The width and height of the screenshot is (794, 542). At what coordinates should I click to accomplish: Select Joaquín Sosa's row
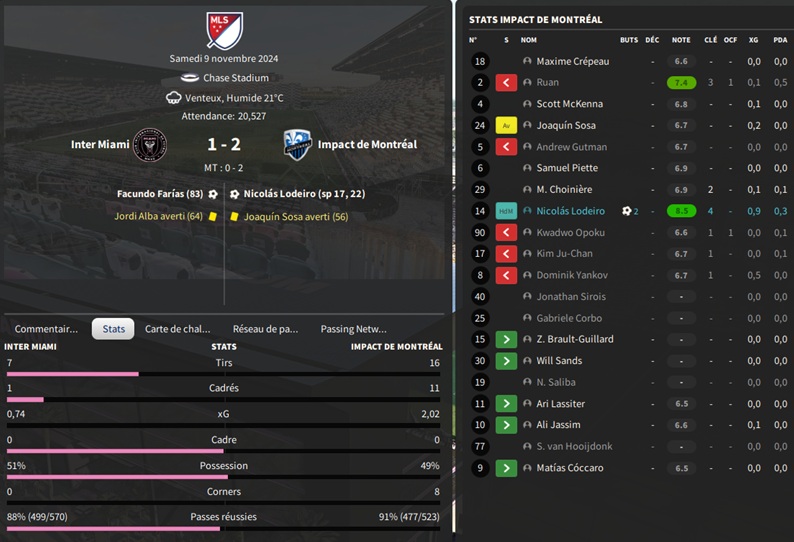[x=566, y=126]
